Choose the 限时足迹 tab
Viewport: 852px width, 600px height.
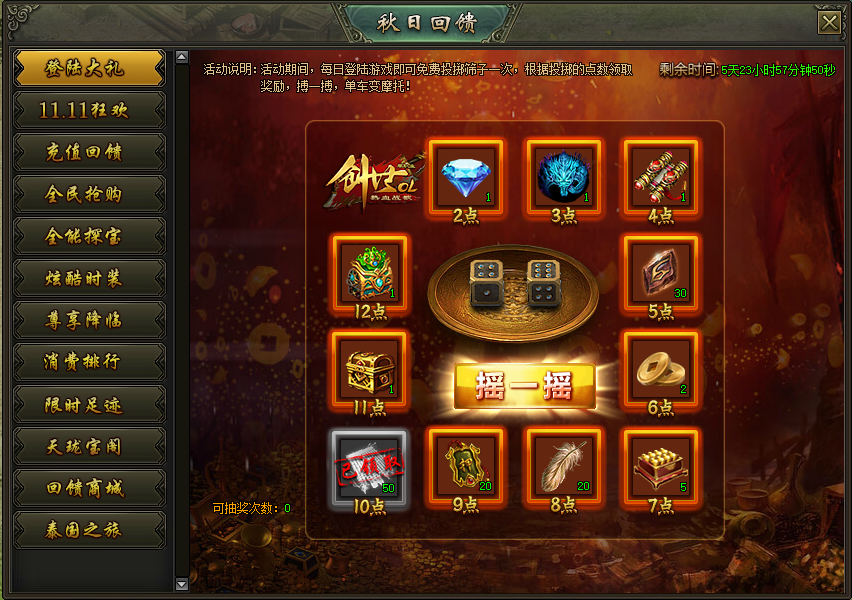point(89,404)
